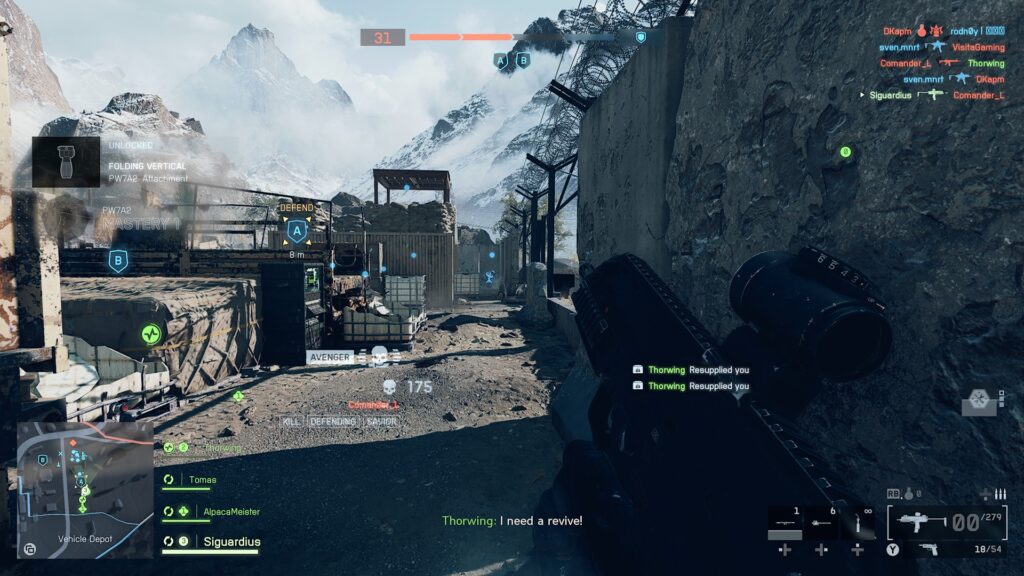Viewport: 1024px width, 576px height.
Task: Select the gadget slot showing count 6
Action: pos(821,522)
